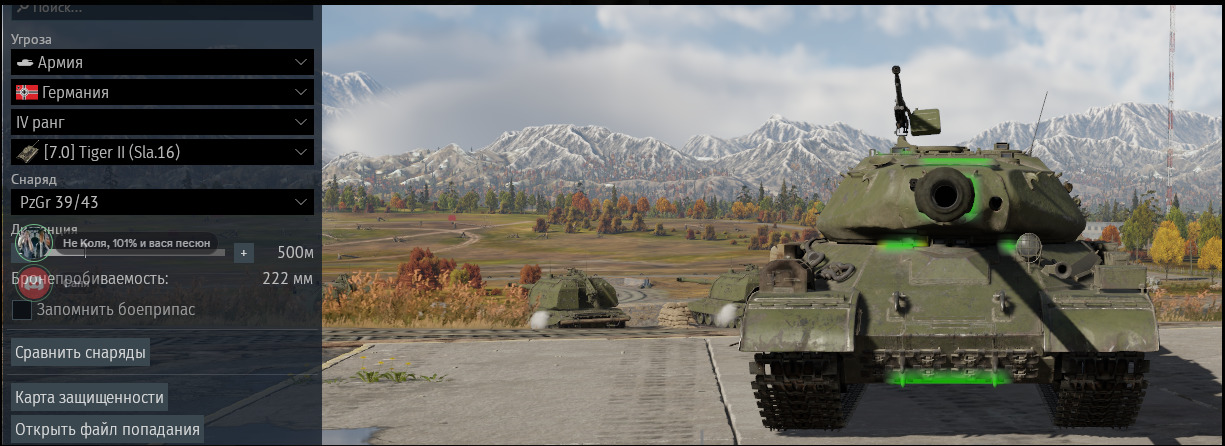Open the IV ранг rank dropdown
This screenshot has width=1225, height=446.
[x=162, y=122]
